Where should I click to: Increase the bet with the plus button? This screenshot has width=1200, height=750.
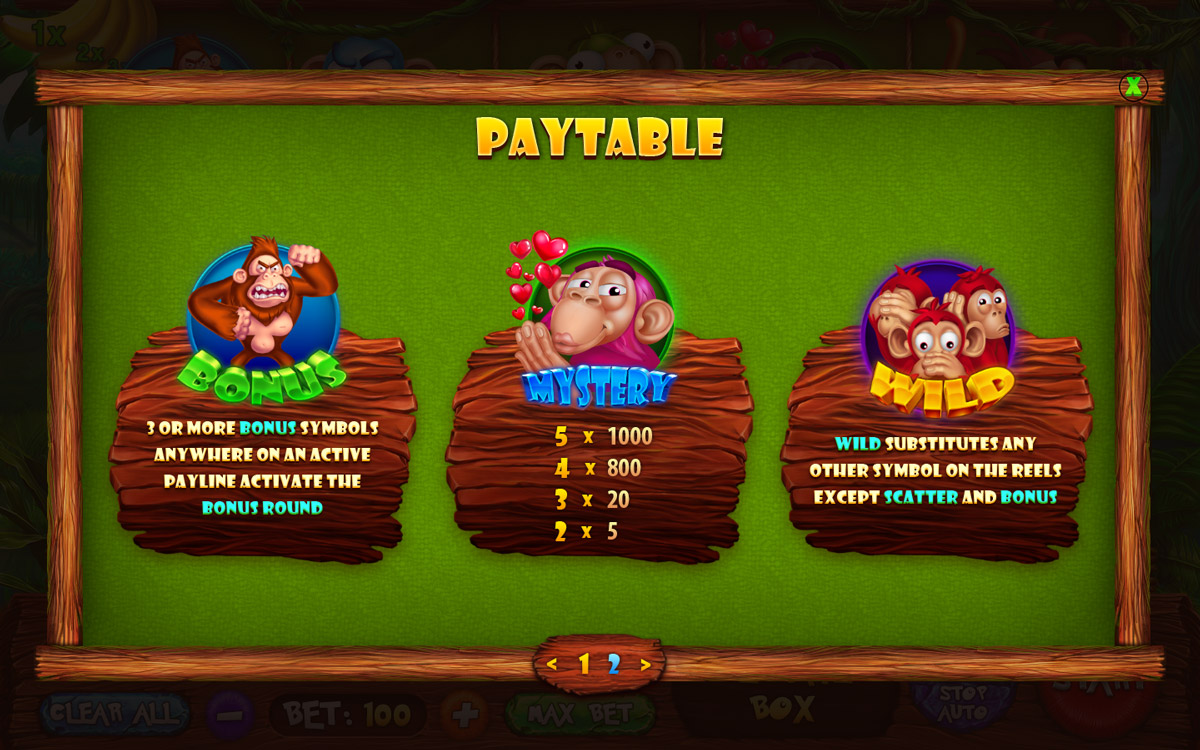(464, 715)
